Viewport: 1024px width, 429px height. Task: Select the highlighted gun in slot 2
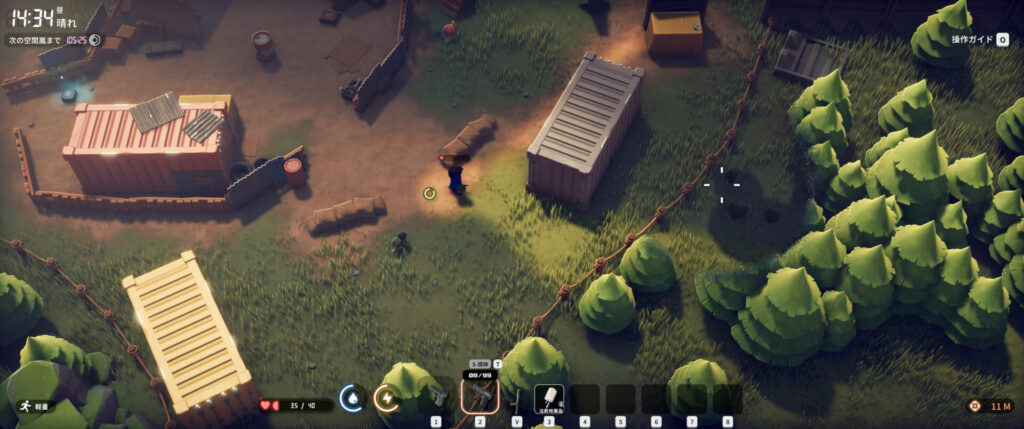click(x=479, y=397)
